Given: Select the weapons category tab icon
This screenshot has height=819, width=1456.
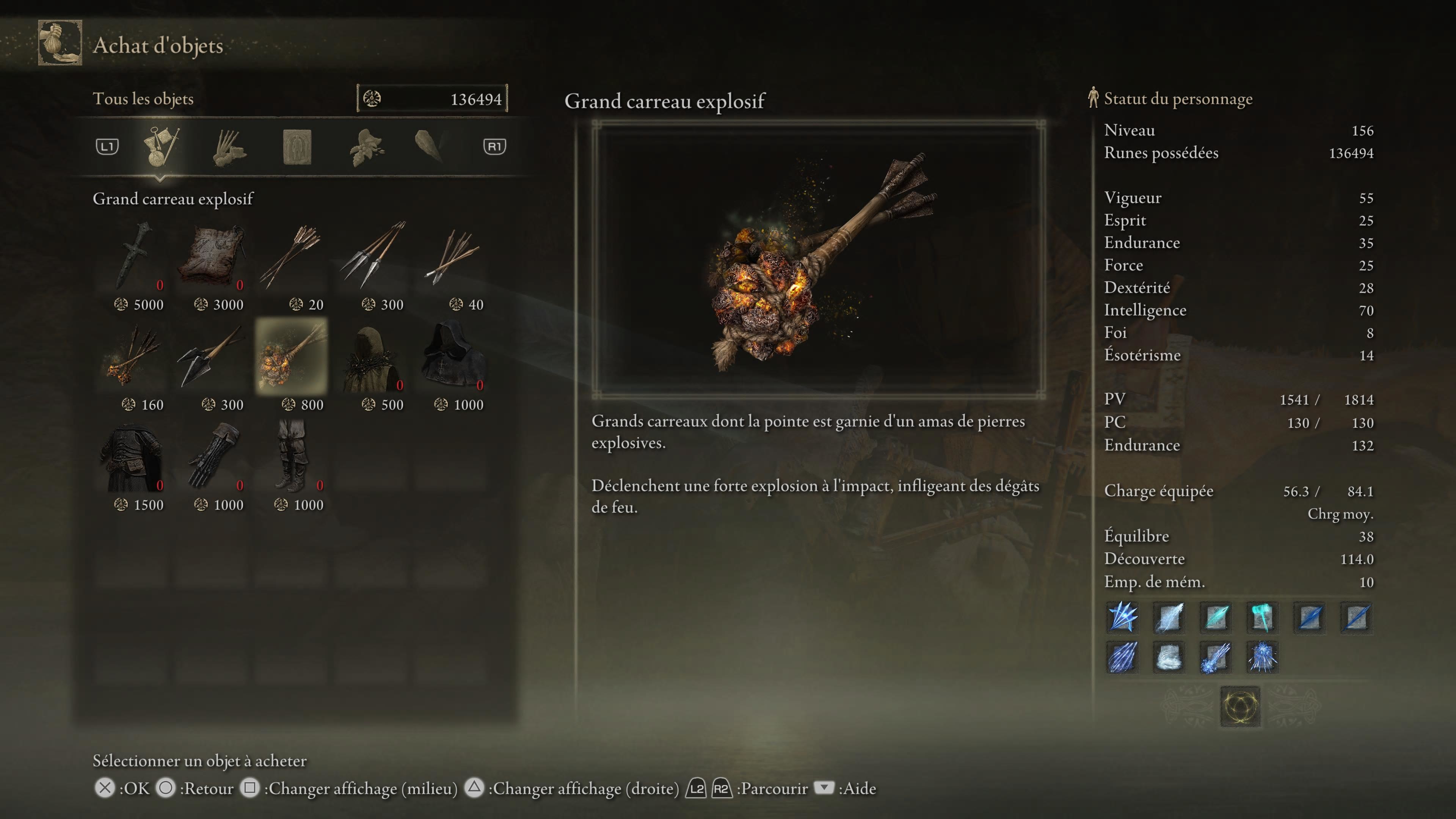Looking at the screenshot, I should 161,147.
